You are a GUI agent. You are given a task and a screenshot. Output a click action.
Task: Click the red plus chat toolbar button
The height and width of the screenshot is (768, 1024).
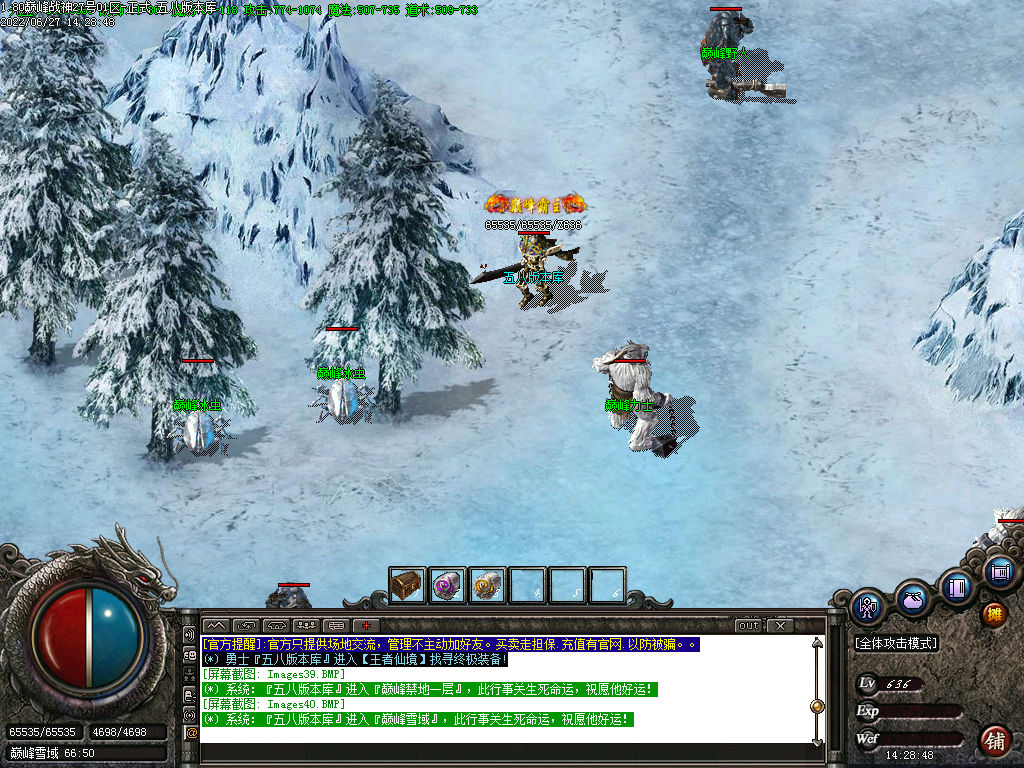click(367, 626)
